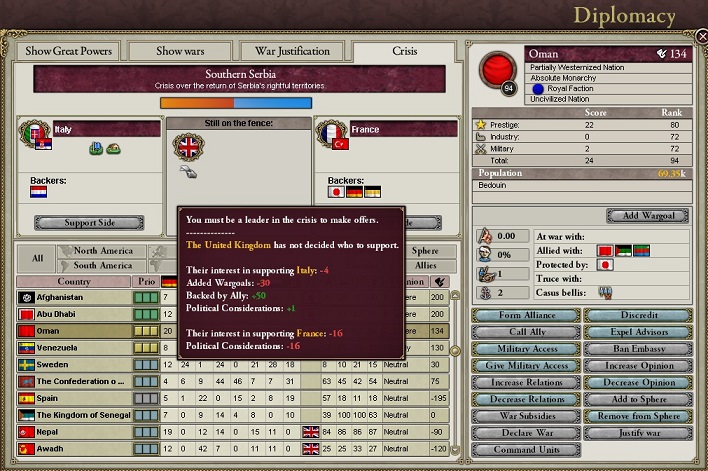
Task: Ban Embassy of Oman
Action: (636, 349)
